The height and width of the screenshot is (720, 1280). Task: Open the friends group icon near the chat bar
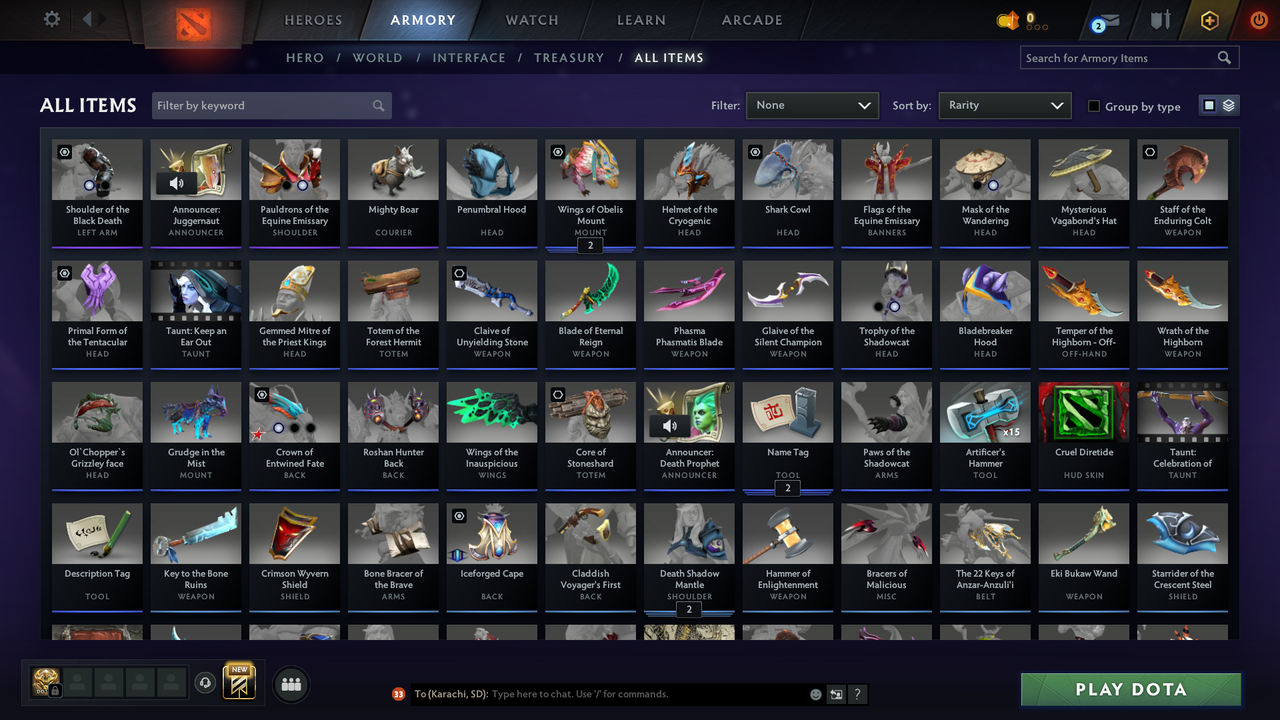[289, 684]
